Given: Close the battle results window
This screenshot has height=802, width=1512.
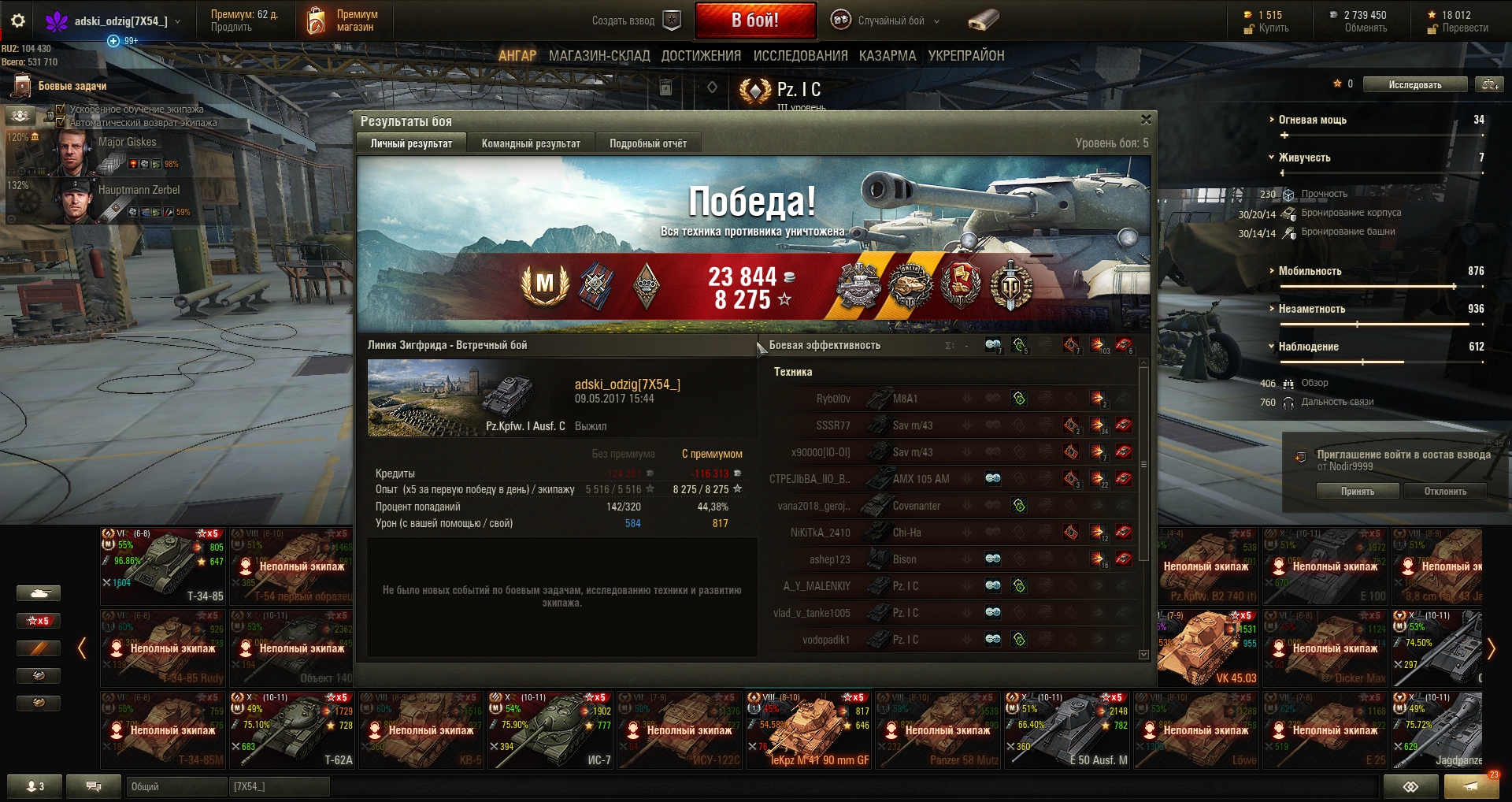Looking at the screenshot, I should 1146,120.
